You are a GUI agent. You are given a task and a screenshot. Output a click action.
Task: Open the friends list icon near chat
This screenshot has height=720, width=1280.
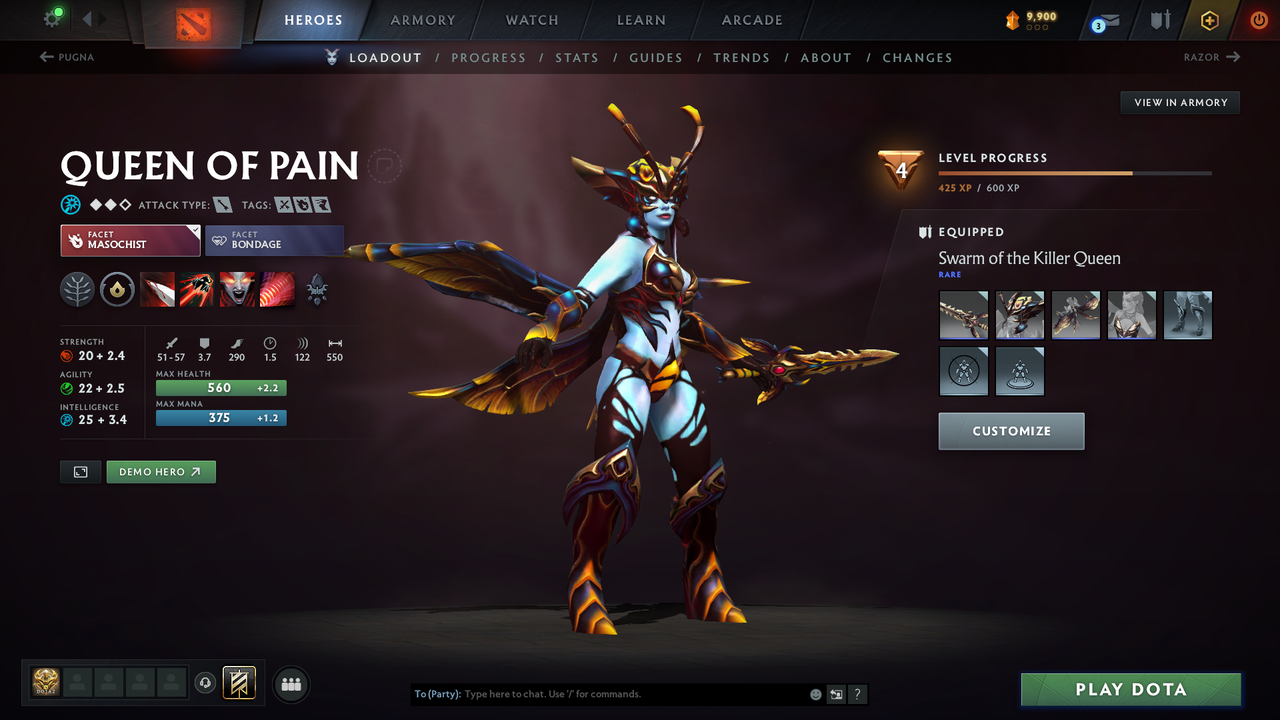tap(290, 684)
